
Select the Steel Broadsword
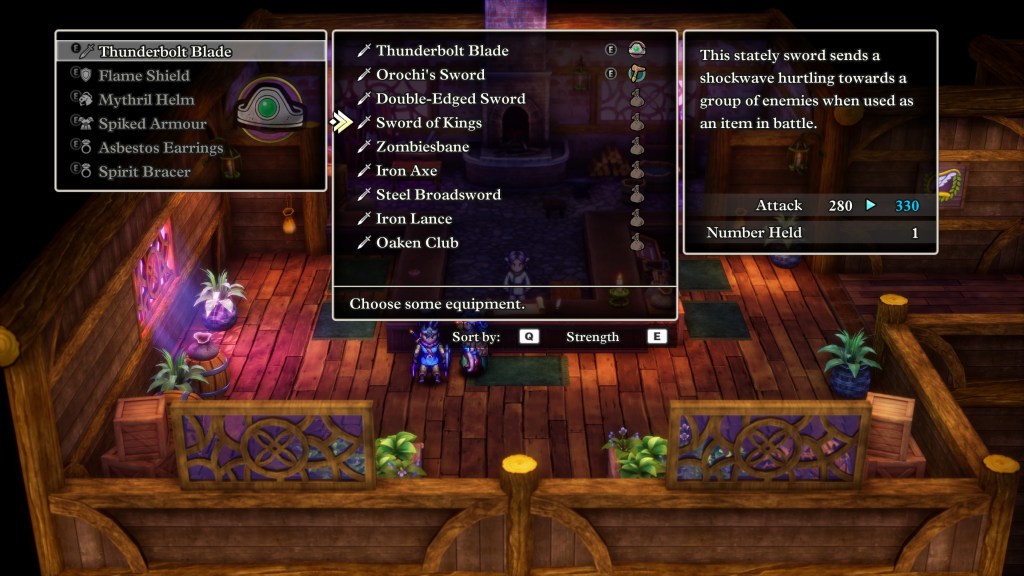[x=438, y=195]
